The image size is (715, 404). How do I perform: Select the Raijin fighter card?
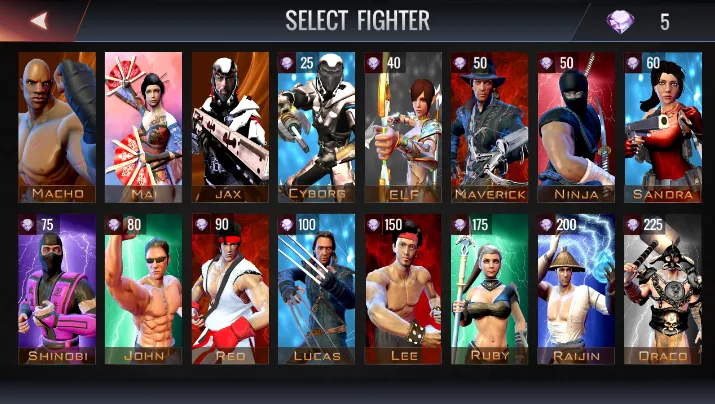click(x=576, y=289)
